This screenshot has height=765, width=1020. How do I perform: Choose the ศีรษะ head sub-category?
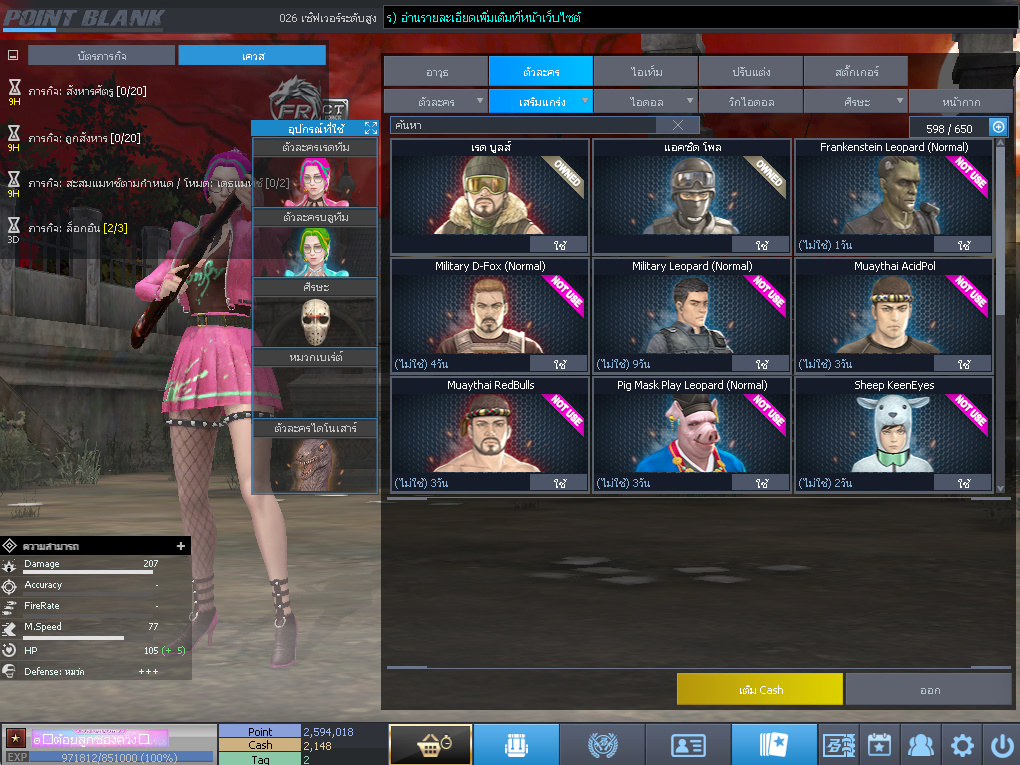854,102
